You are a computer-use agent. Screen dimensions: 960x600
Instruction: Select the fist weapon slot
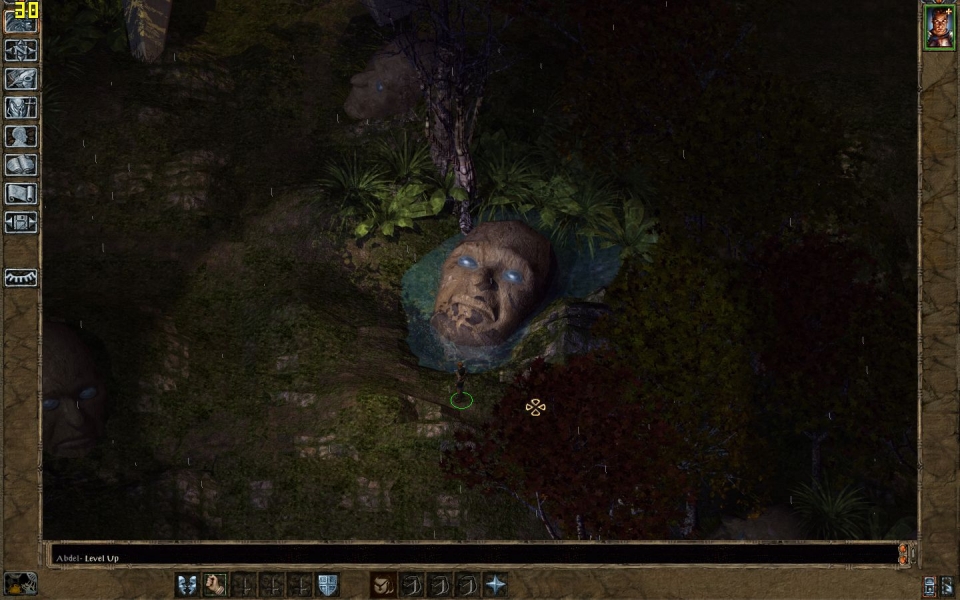coord(215,585)
